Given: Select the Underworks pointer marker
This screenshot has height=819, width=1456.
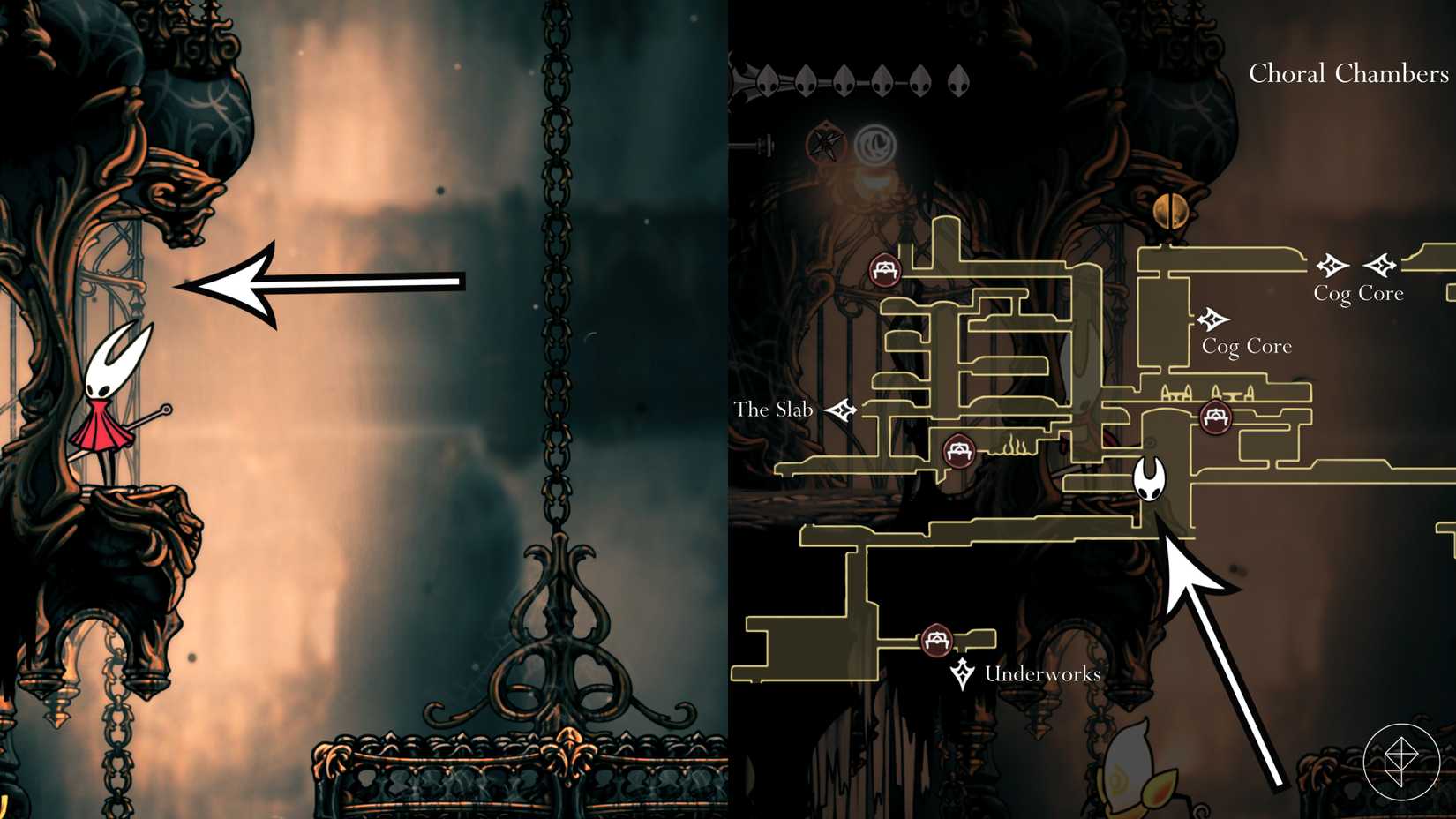Looking at the screenshot, I should [964, 671].
